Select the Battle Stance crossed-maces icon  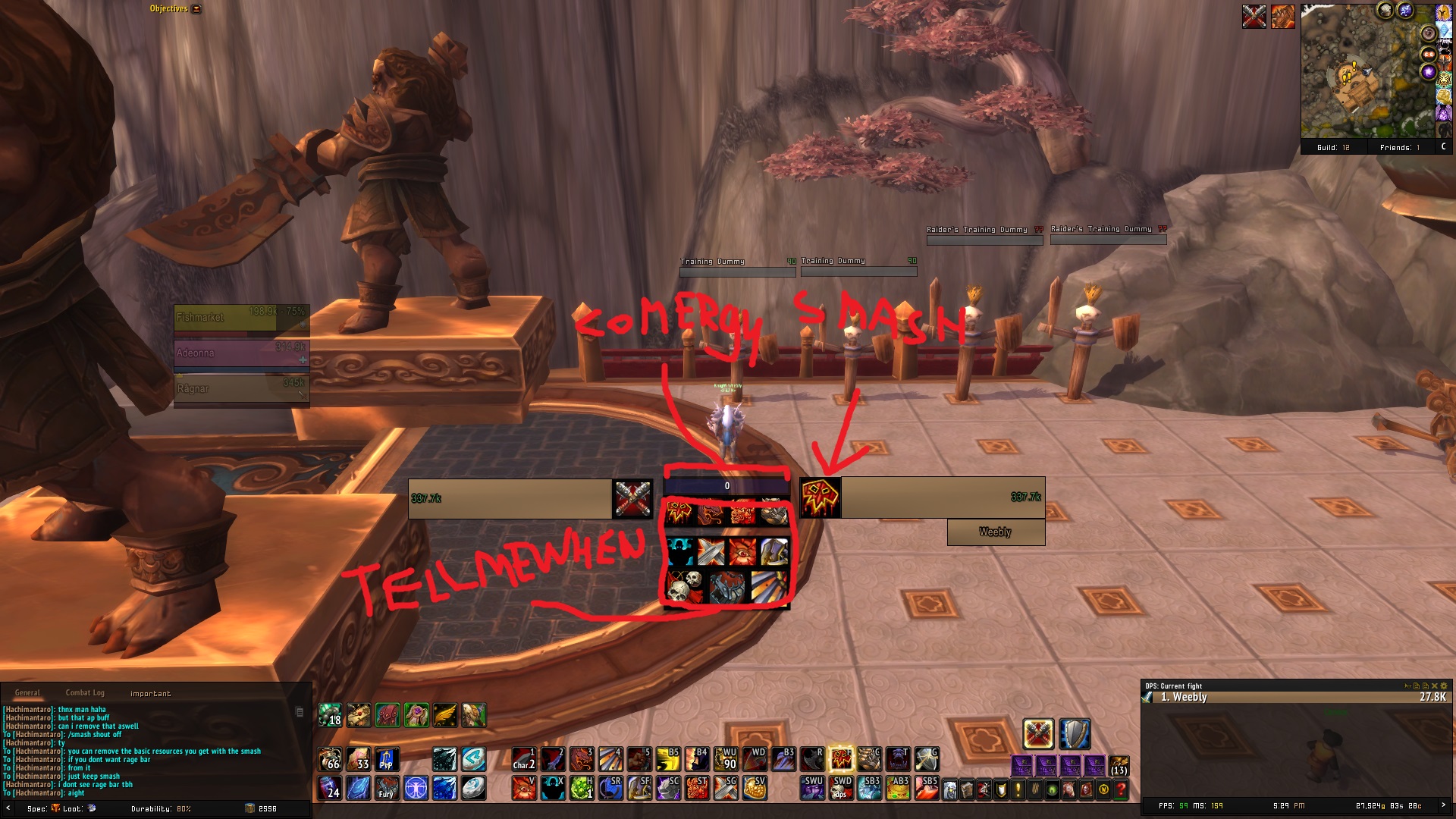1038,734
